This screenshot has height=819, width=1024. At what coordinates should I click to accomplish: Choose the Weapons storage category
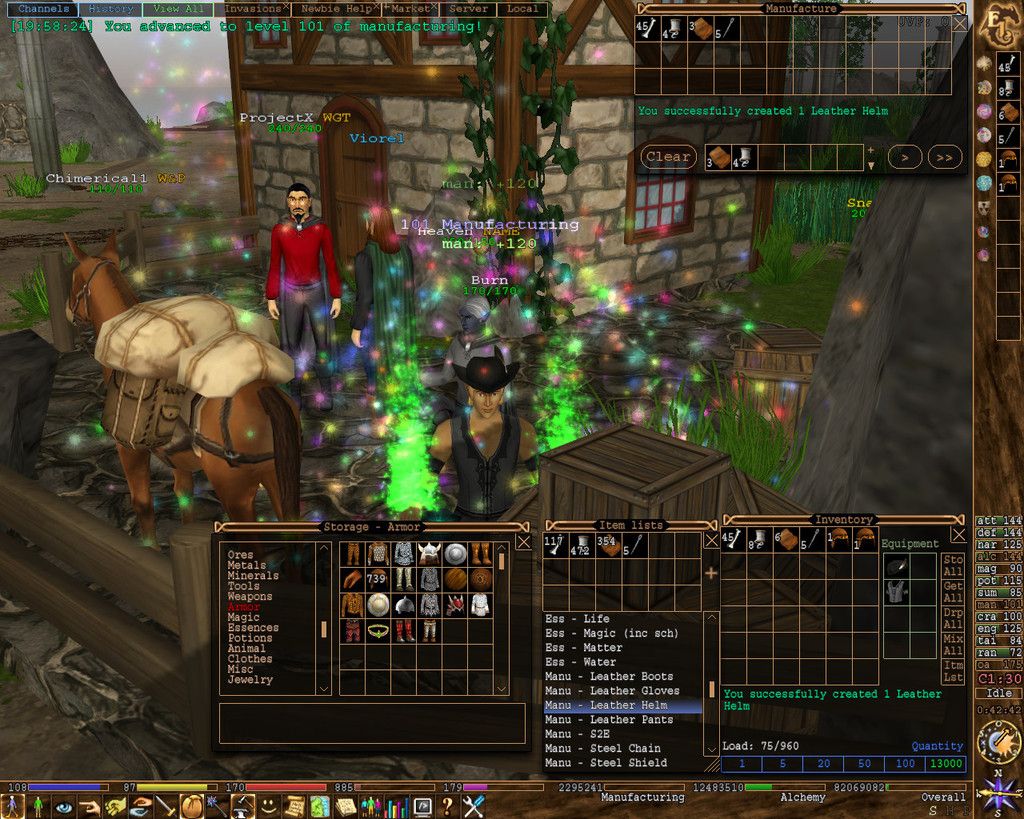pyautogui.click(x=249, y=597)
